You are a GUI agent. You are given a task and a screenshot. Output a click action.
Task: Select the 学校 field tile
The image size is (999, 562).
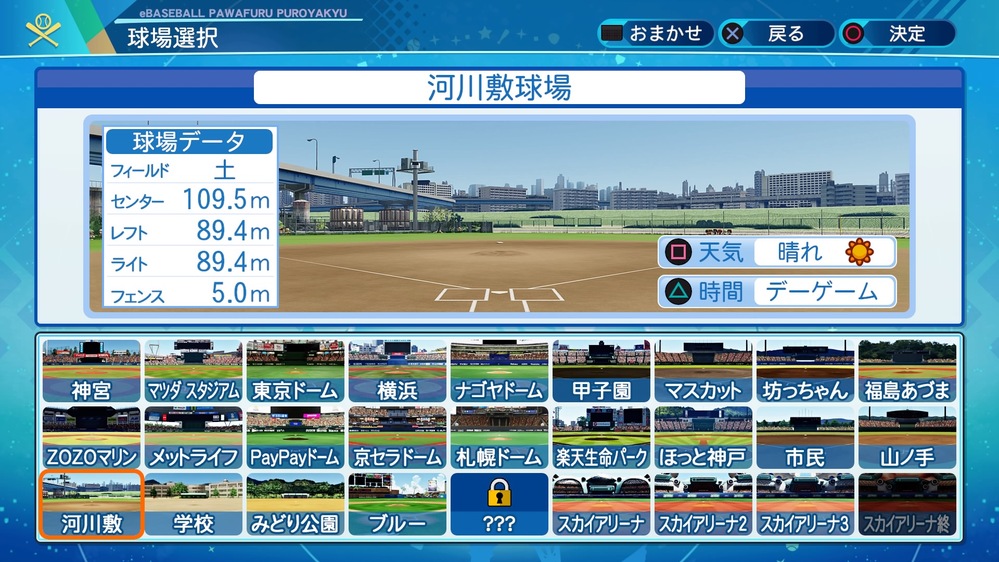coord(193,505)
